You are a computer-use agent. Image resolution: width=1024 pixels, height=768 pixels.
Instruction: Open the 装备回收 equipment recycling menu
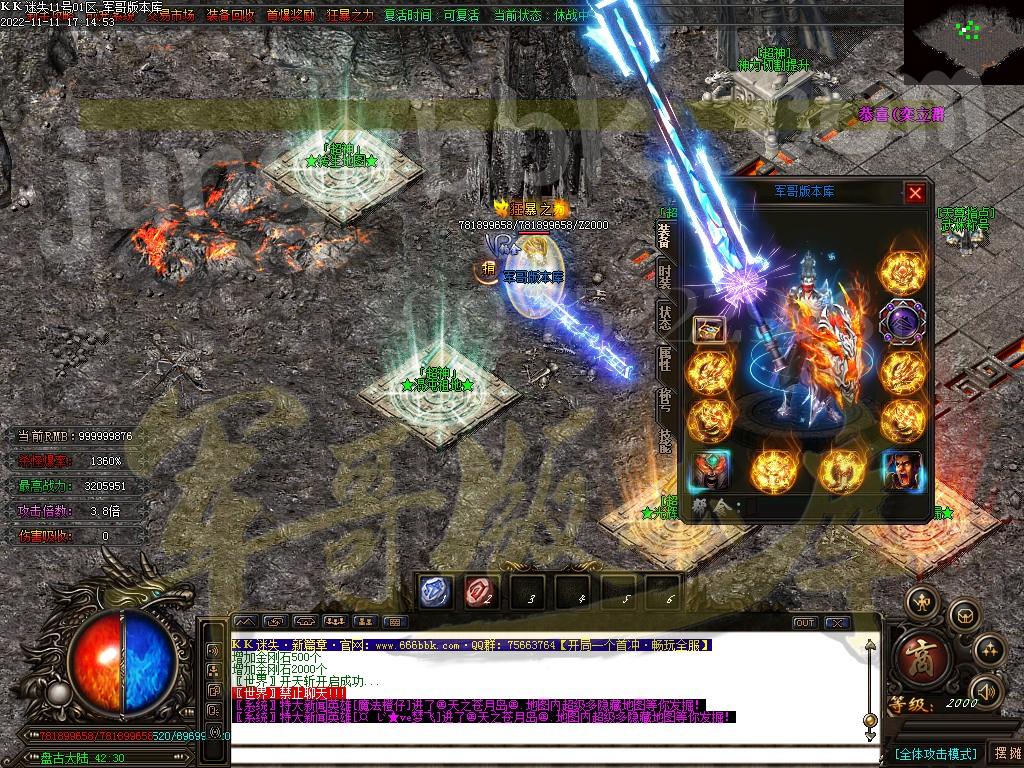click(x=229, y=16)
